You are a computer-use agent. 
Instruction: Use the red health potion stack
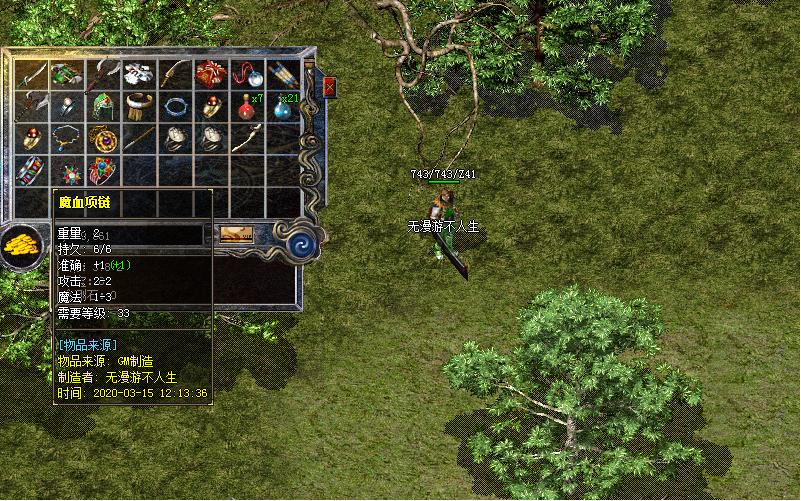(x=247, y=105)
